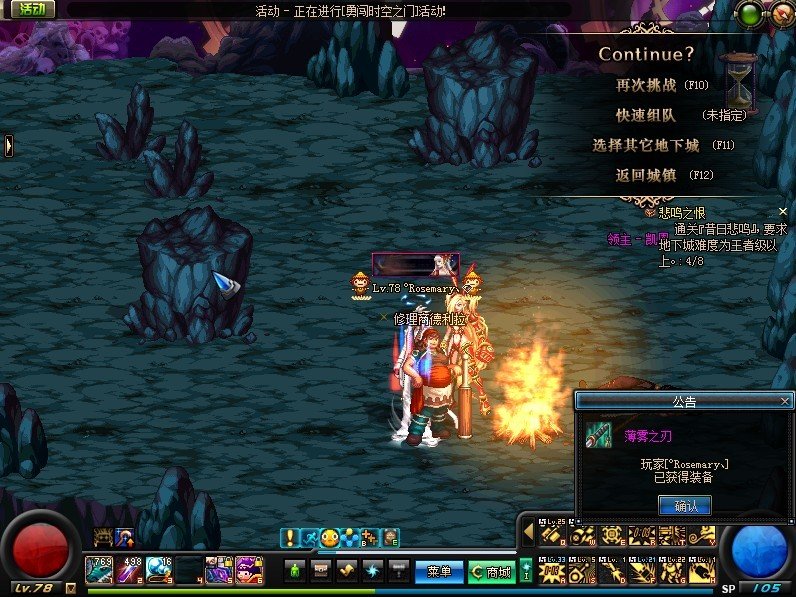
Task: Click the yellow duck face icon
Action: [330, 538]
